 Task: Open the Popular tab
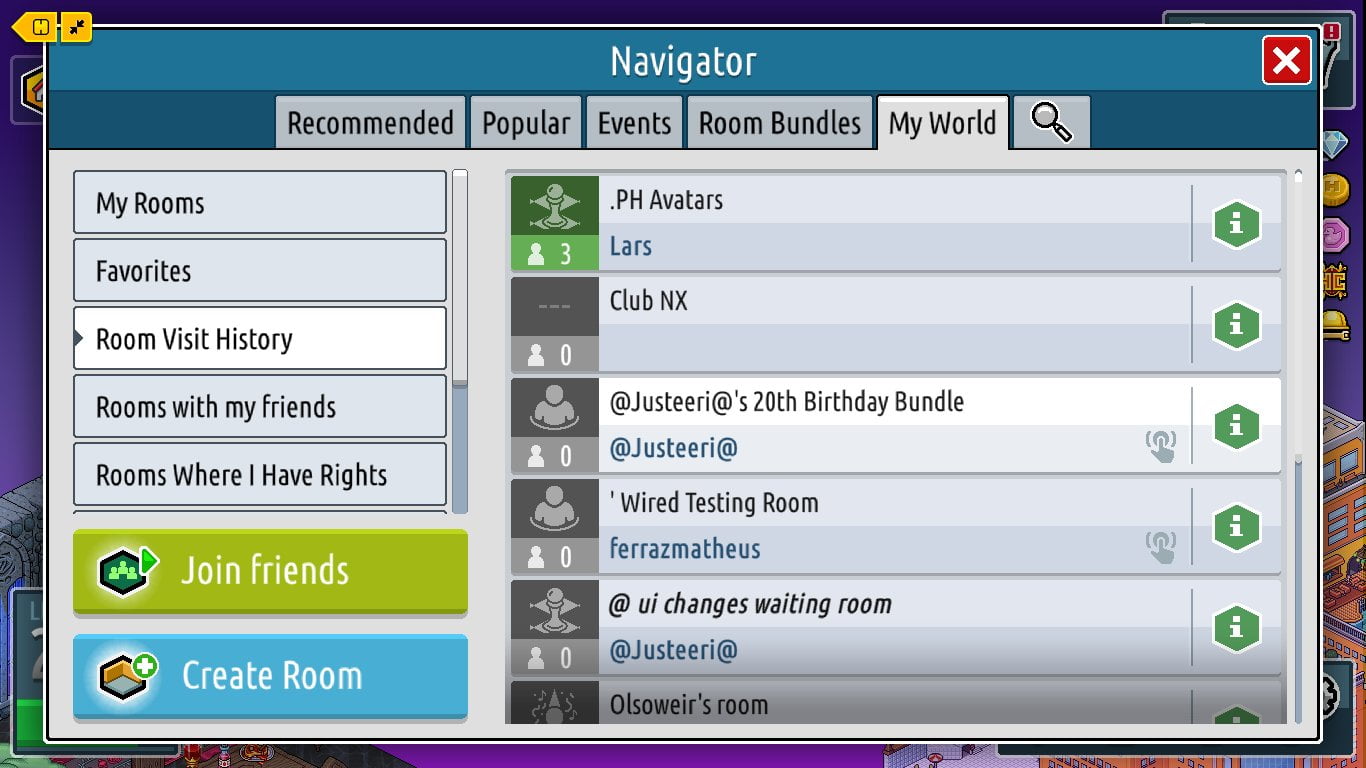coord(526,123)
